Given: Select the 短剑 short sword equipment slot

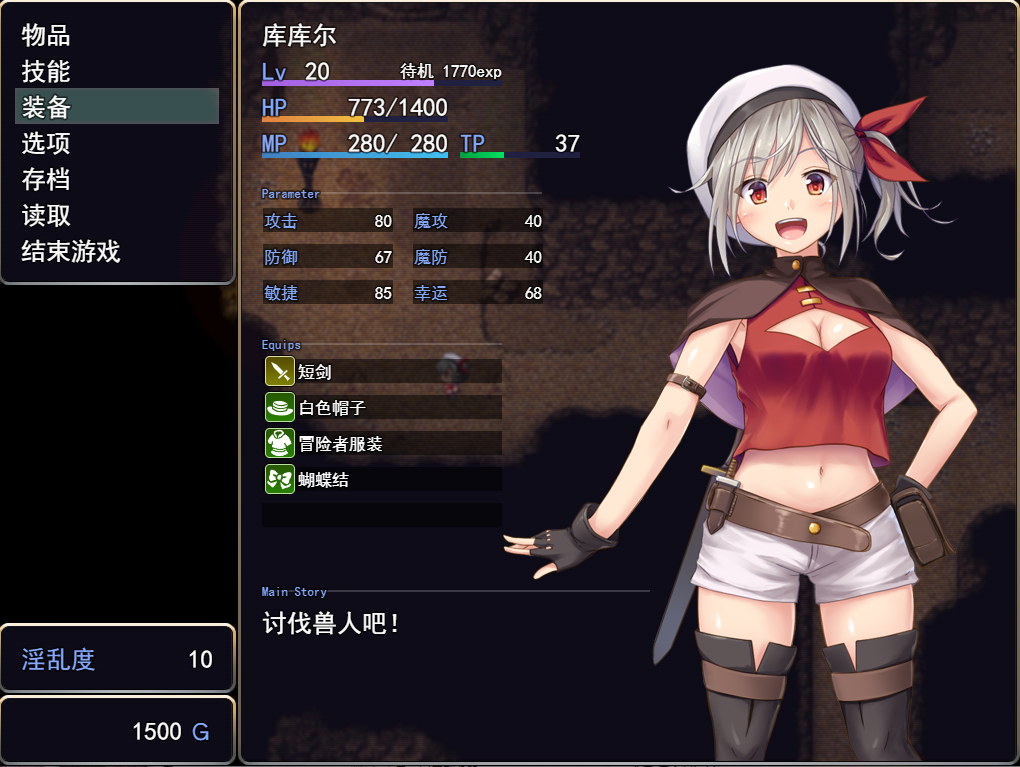Looking at the screenshot, I should [x=382, y=371].
